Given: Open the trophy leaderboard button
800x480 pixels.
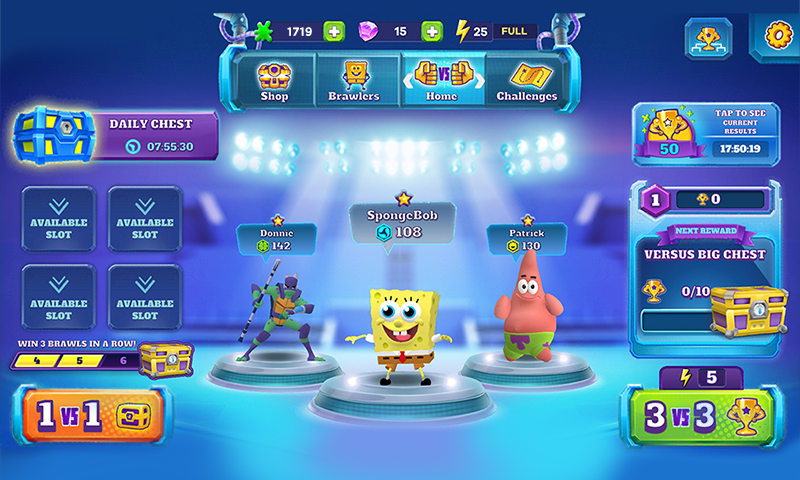Looking at the screenshot, I should click(x=708, y=38).
